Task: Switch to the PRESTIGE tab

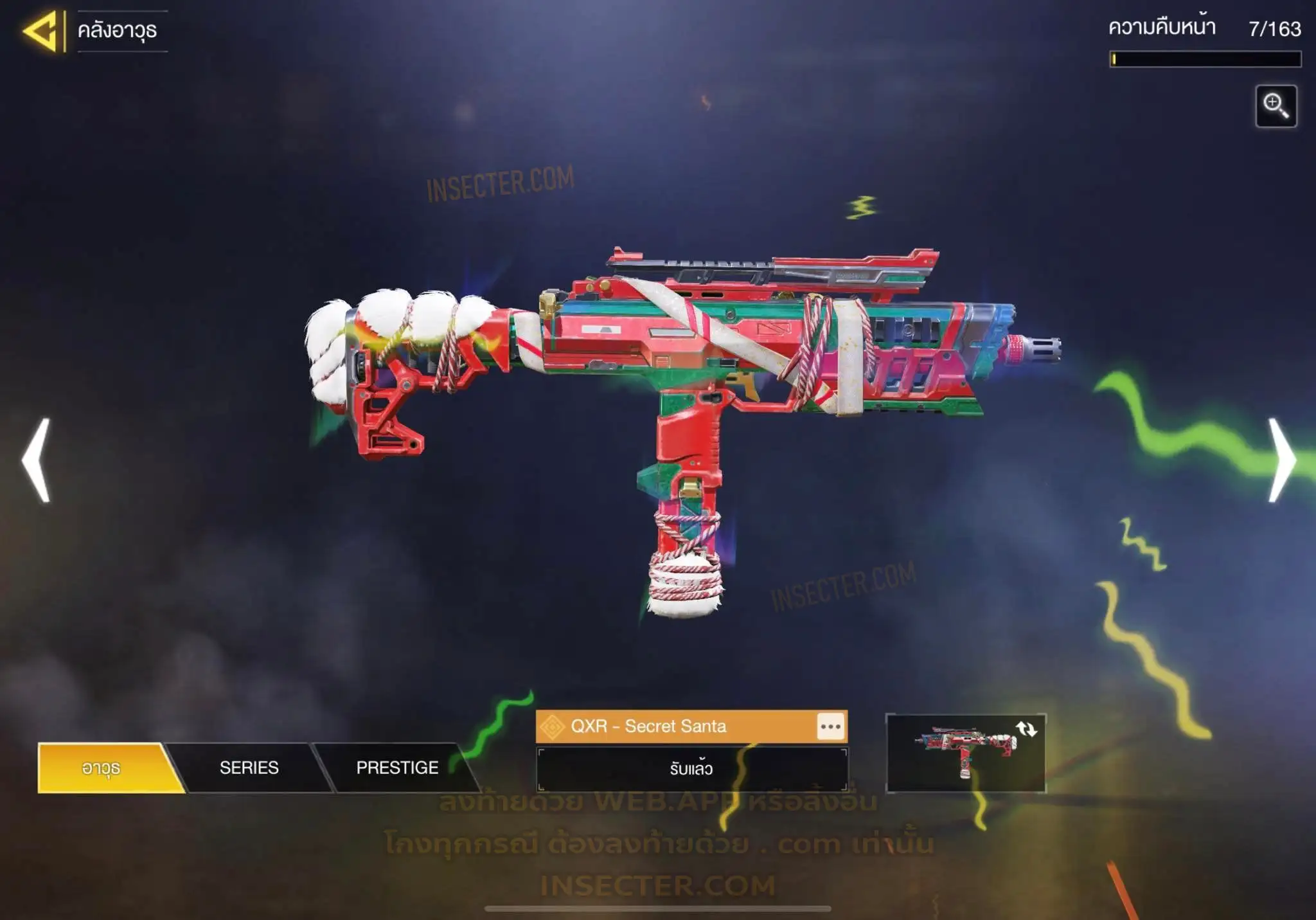Action: tap(397, 768)
